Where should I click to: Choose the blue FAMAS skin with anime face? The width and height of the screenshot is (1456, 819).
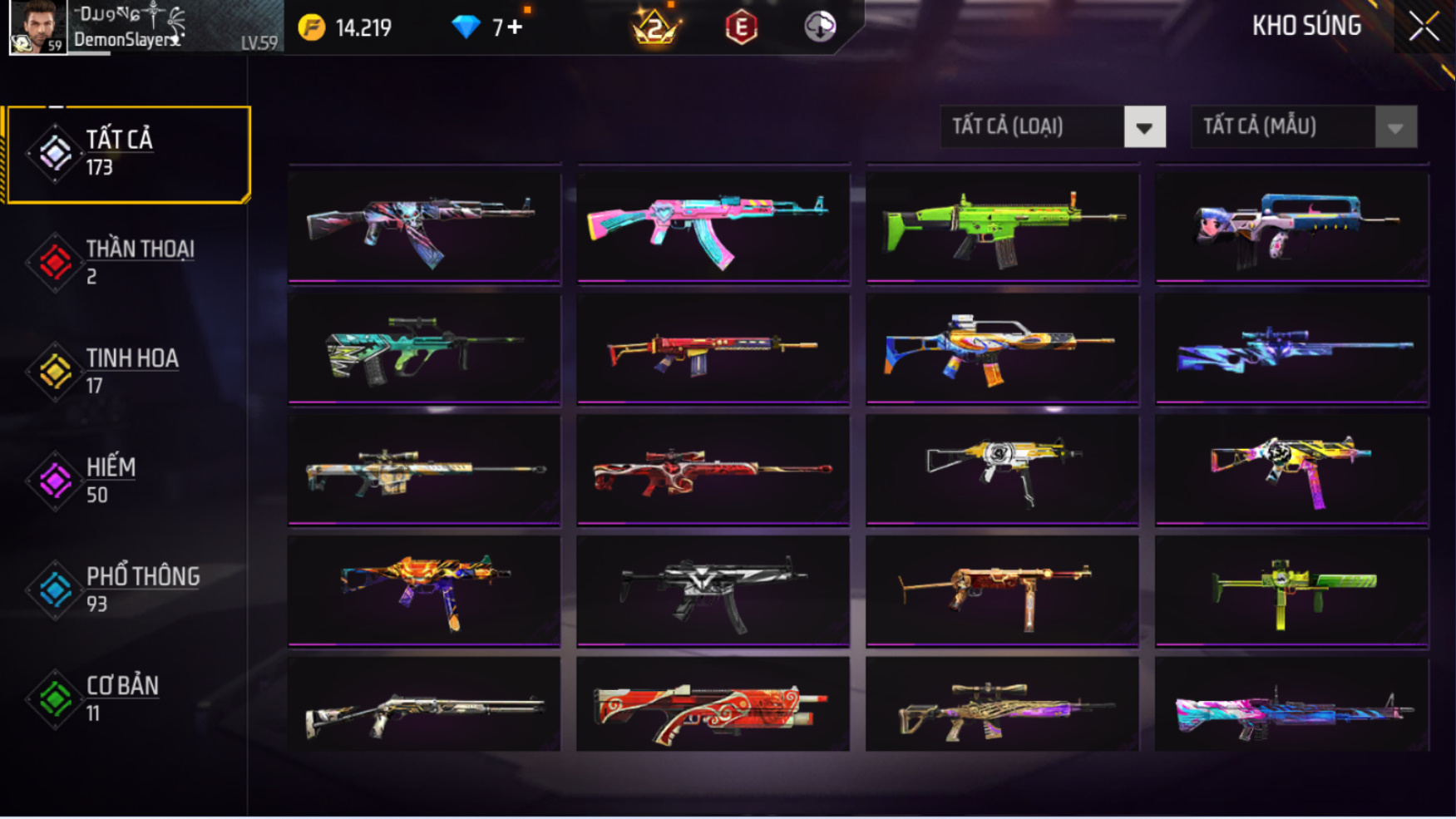(1291, 226)
